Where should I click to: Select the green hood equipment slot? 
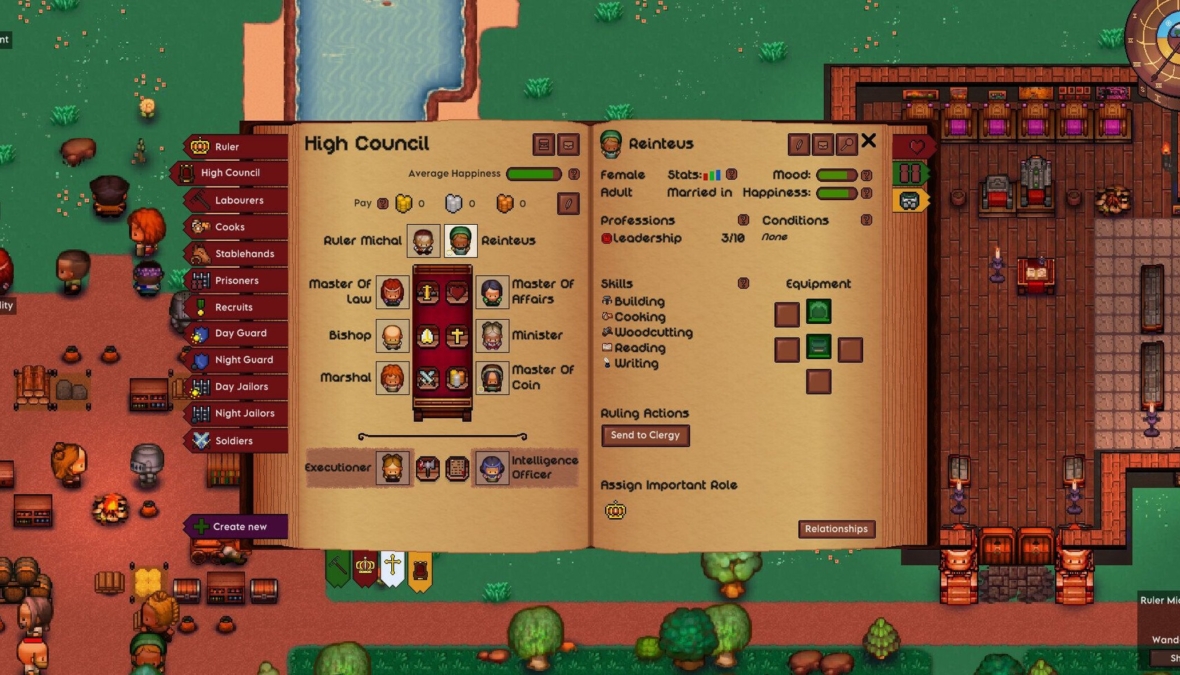pos(819,313)
